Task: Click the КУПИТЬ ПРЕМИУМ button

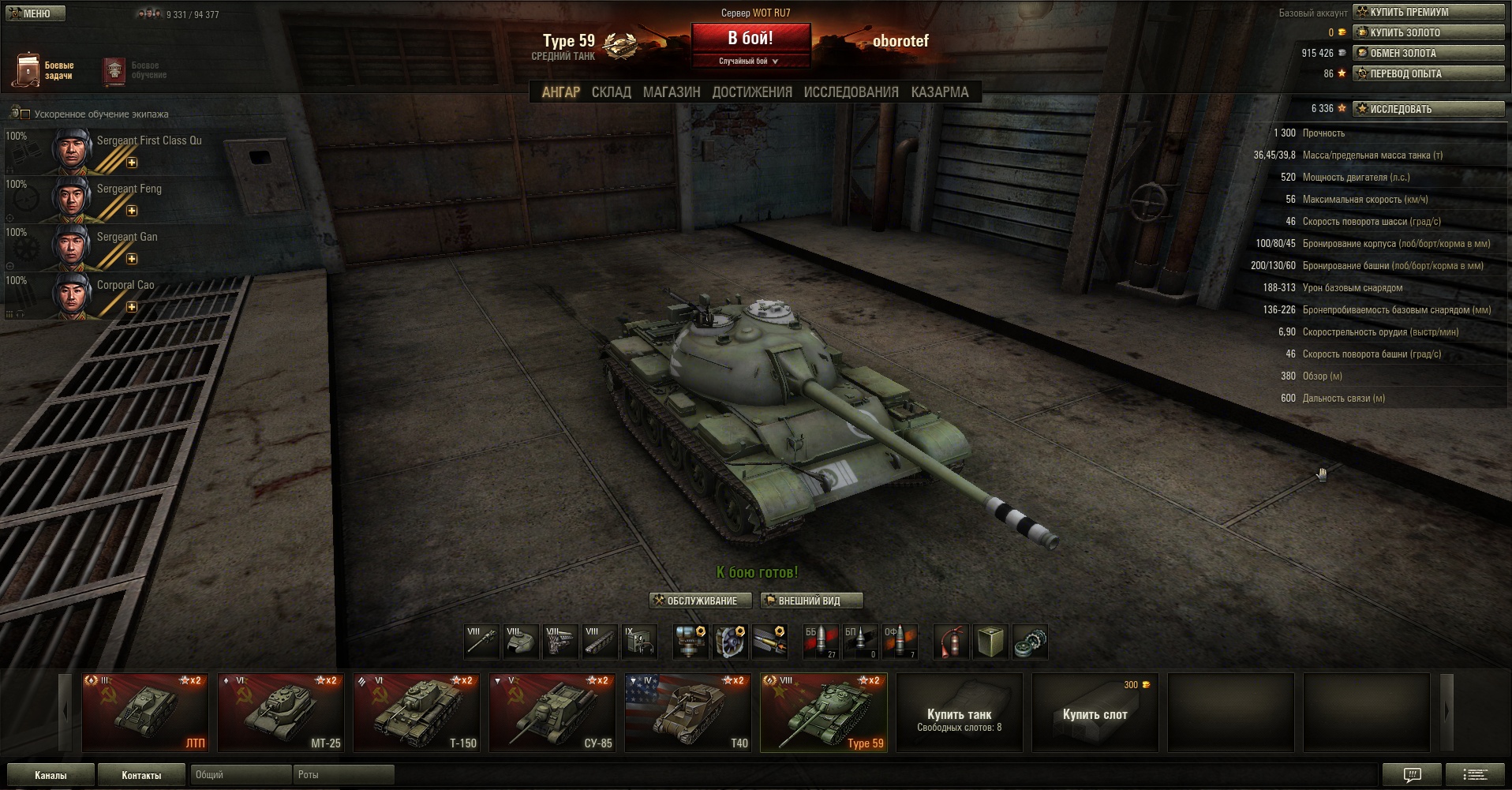Action: point(1428,12)
